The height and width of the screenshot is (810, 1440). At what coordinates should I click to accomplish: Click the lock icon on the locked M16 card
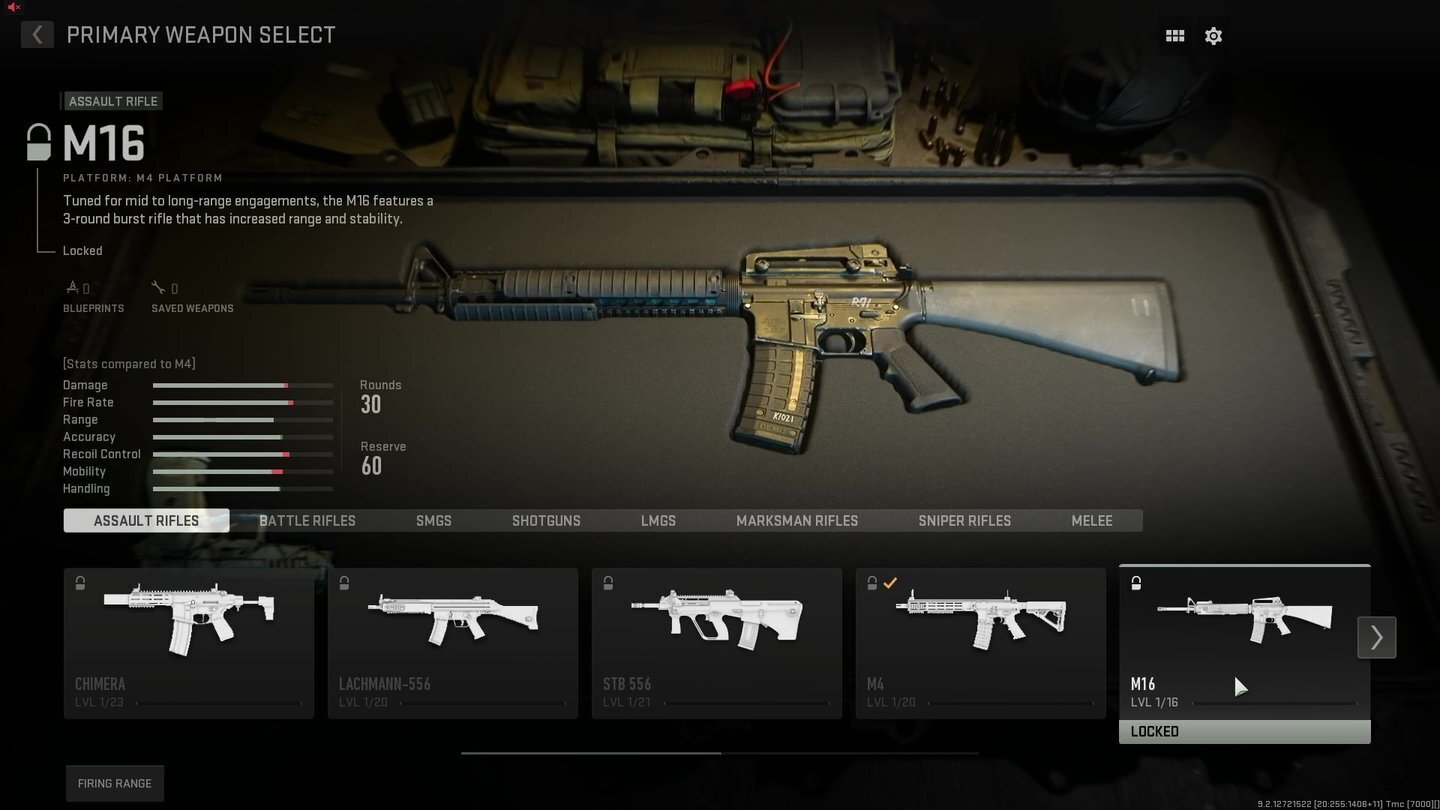pyautogui.click(x=1136, y=582)
